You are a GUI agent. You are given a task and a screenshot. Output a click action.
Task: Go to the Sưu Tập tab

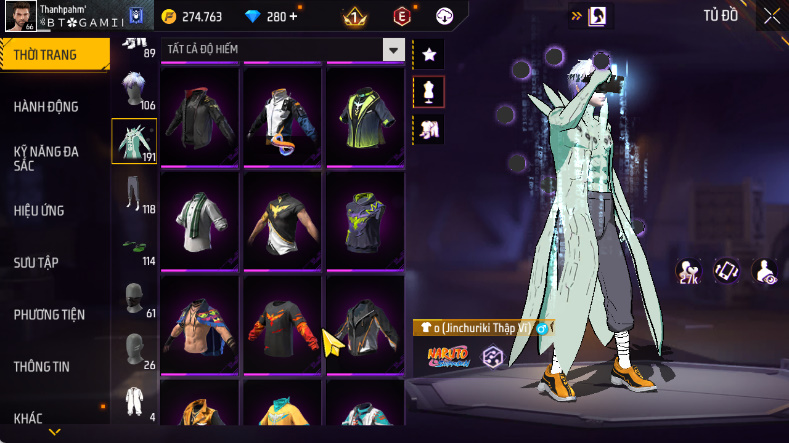[x=36, y=262]
